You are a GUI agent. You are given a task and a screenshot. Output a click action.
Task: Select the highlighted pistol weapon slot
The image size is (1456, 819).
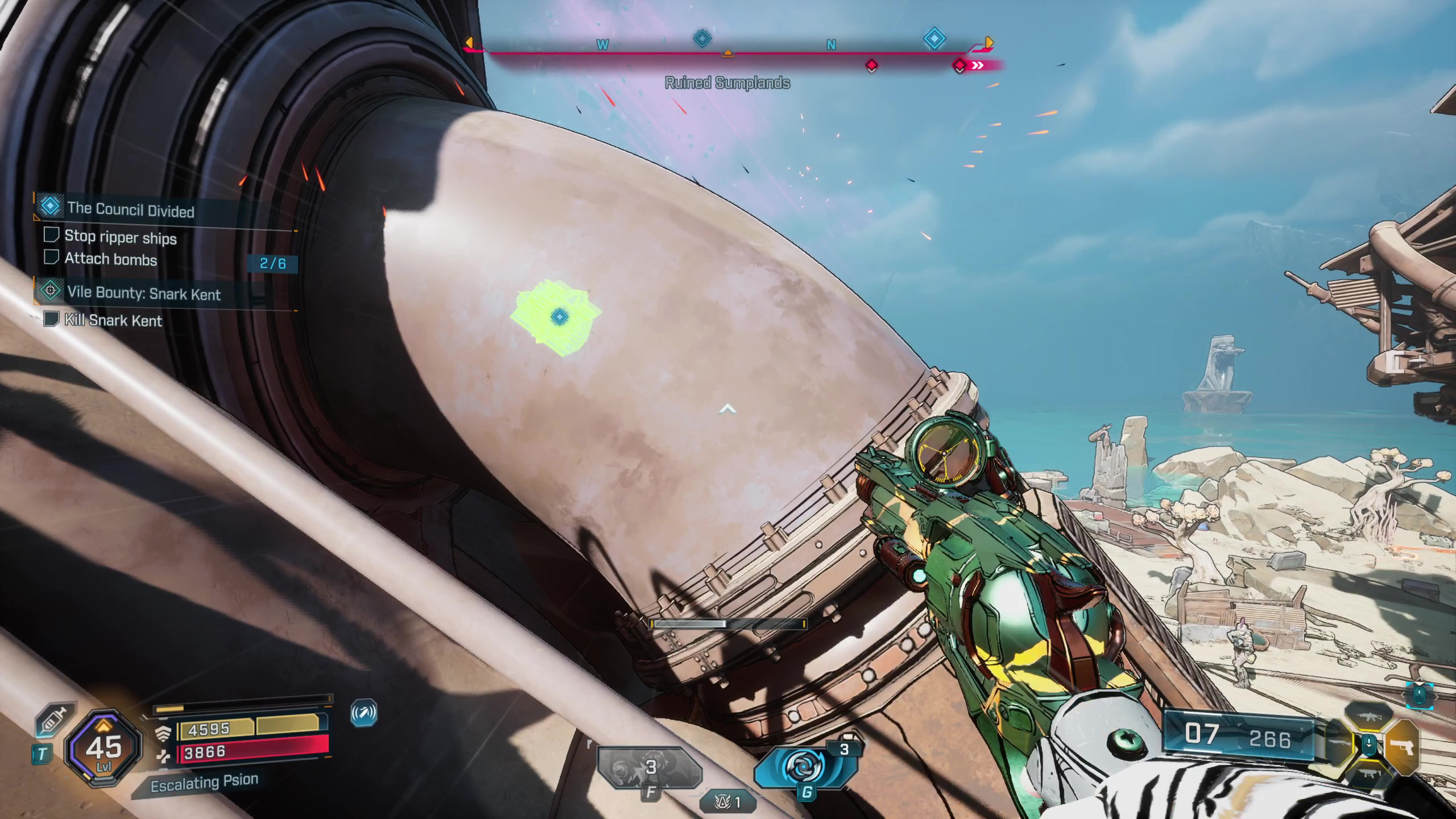pyautogui.click(x=1401, y=746)
